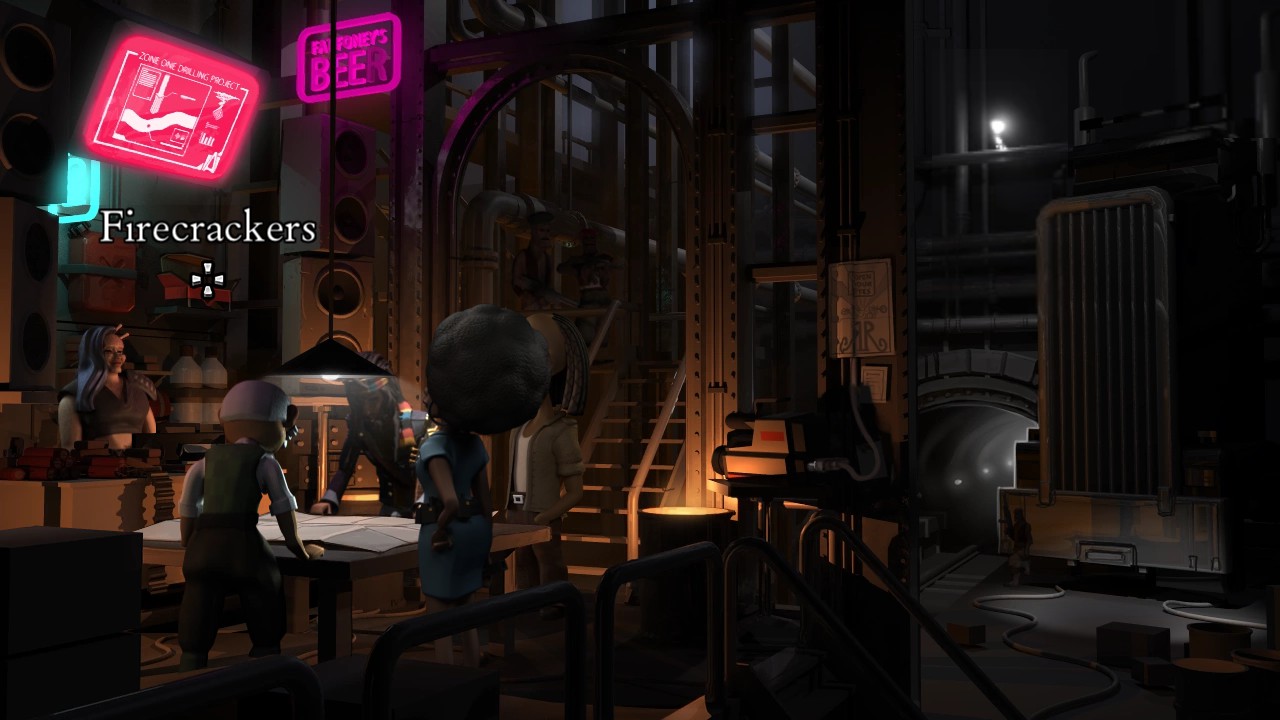Select the Firecrackers hotspot under the crosshair
The image size is (1280, 720).
(207, 281)
